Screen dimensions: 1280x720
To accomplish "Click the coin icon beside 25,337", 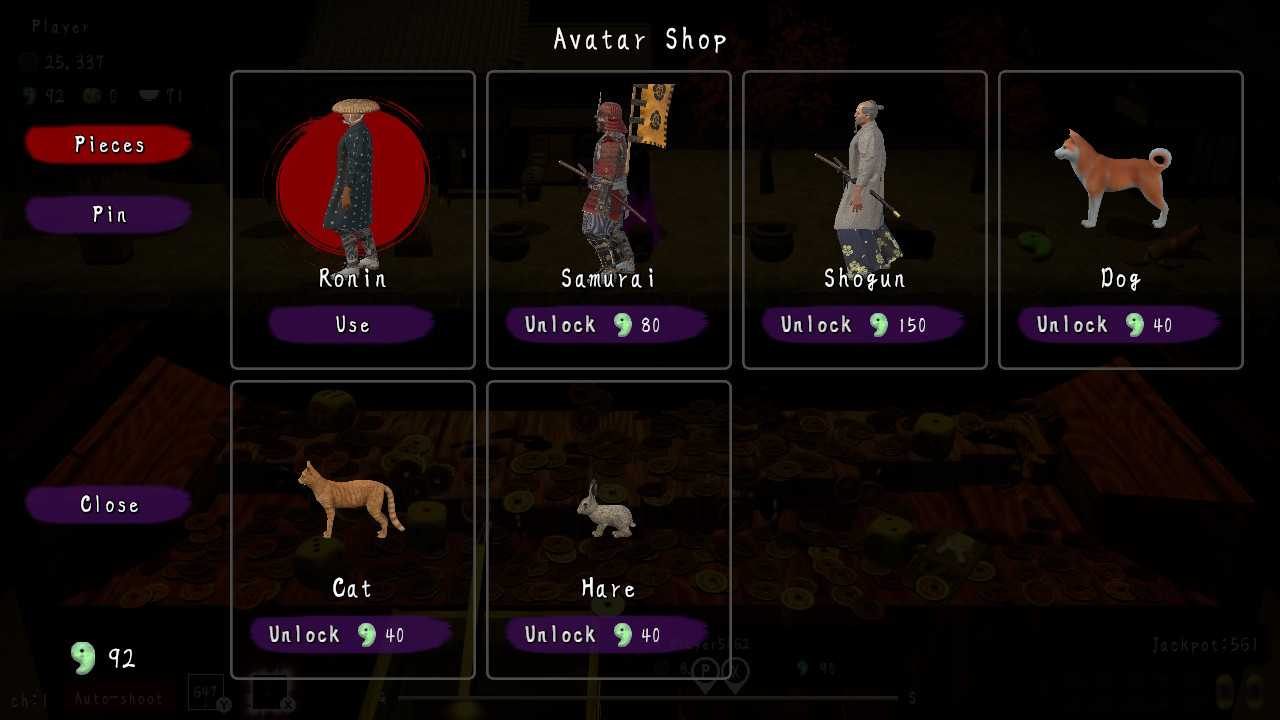I will coord(27,60).
